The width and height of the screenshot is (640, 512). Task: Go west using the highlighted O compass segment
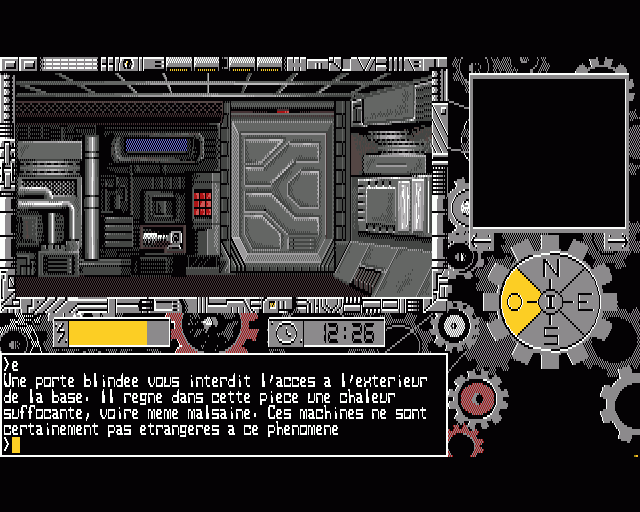(517, 301)
